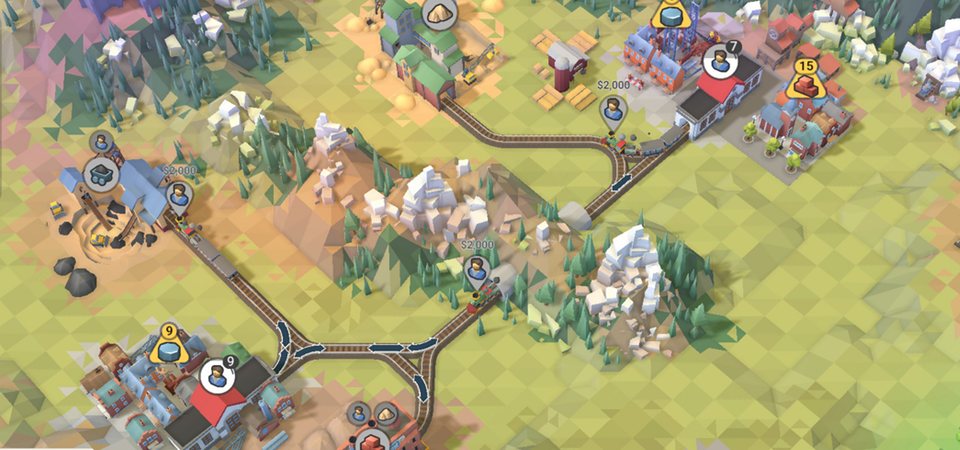The height and width of the screenshot is (450, 960).
Task: Select the small worker icon above the ore mine
Action: coord(100,142)
